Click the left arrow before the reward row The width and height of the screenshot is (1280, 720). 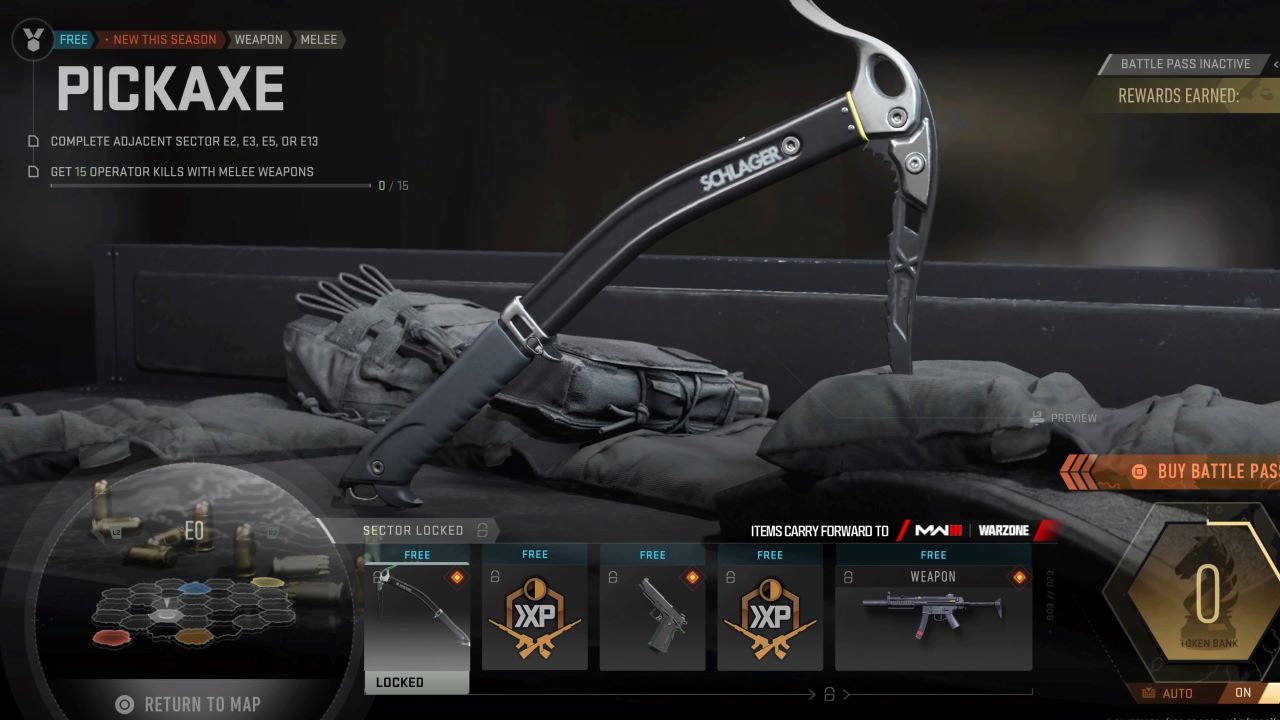click(810, 693)
